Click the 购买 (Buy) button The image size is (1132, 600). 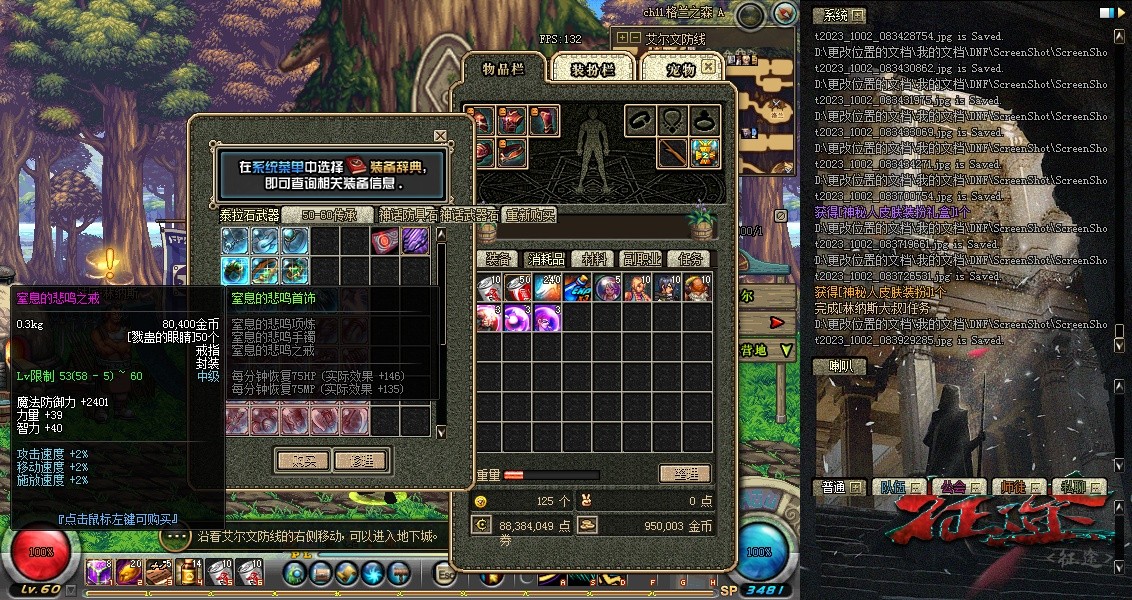pyautogui.click(x=302, y=460)
